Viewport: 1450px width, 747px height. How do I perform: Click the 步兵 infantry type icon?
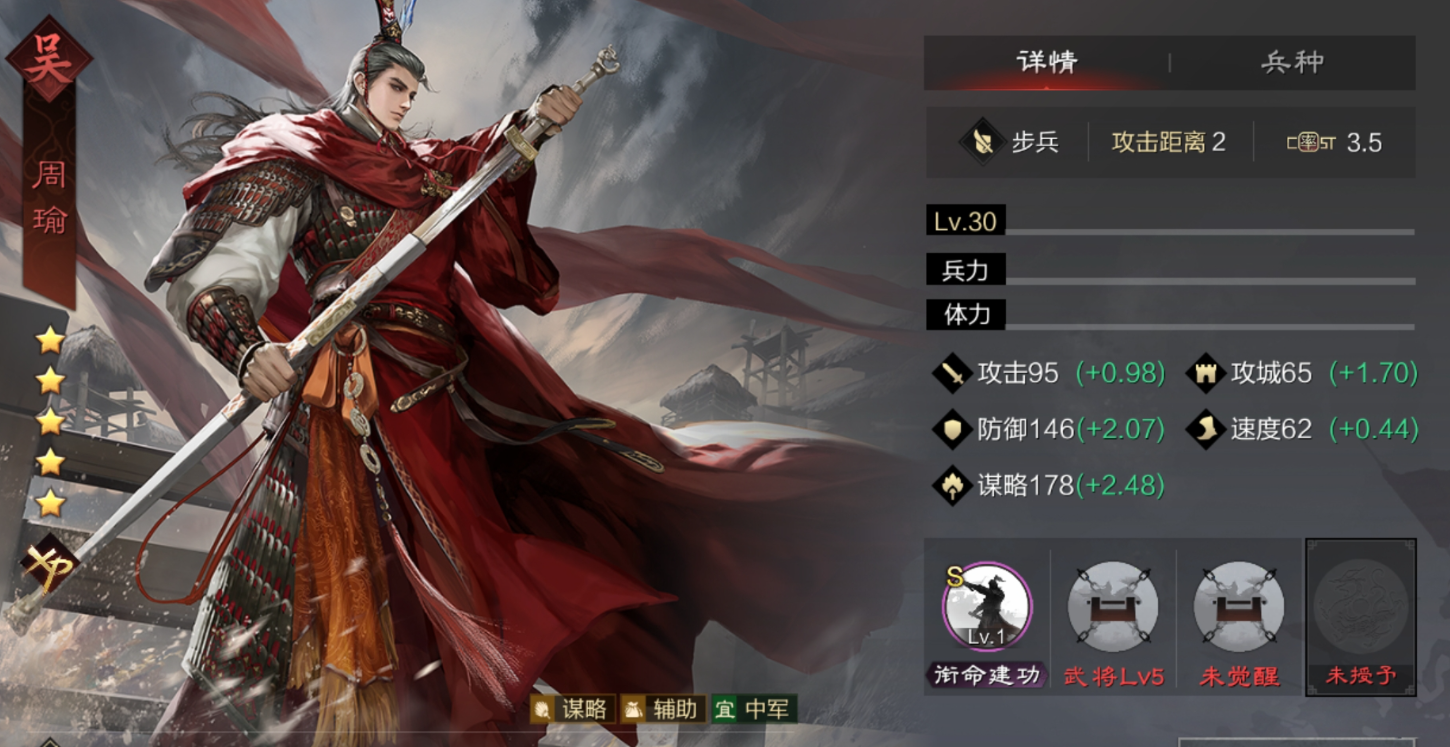982,143
